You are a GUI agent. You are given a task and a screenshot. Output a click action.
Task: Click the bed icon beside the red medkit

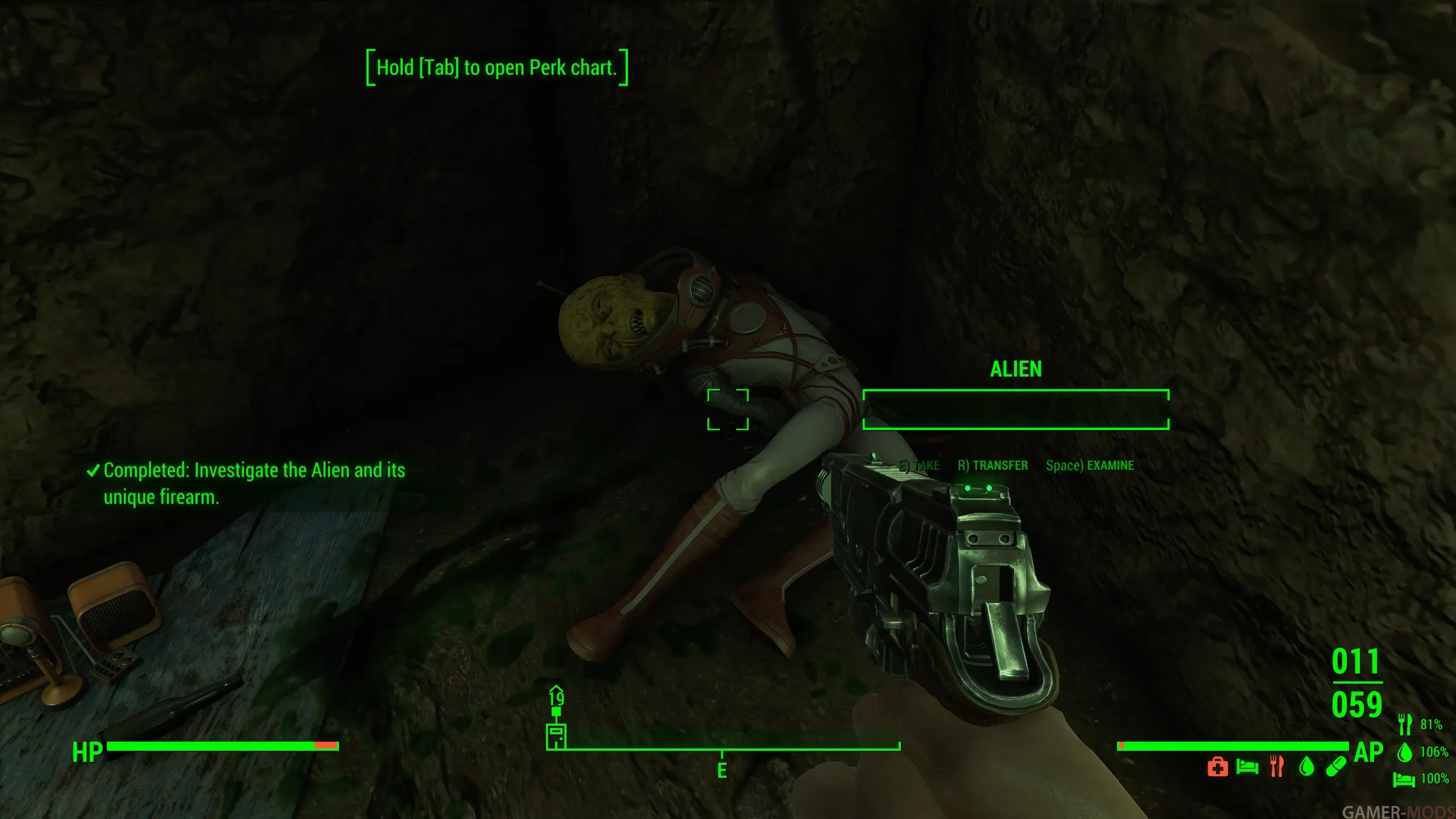coord(1247,767)
